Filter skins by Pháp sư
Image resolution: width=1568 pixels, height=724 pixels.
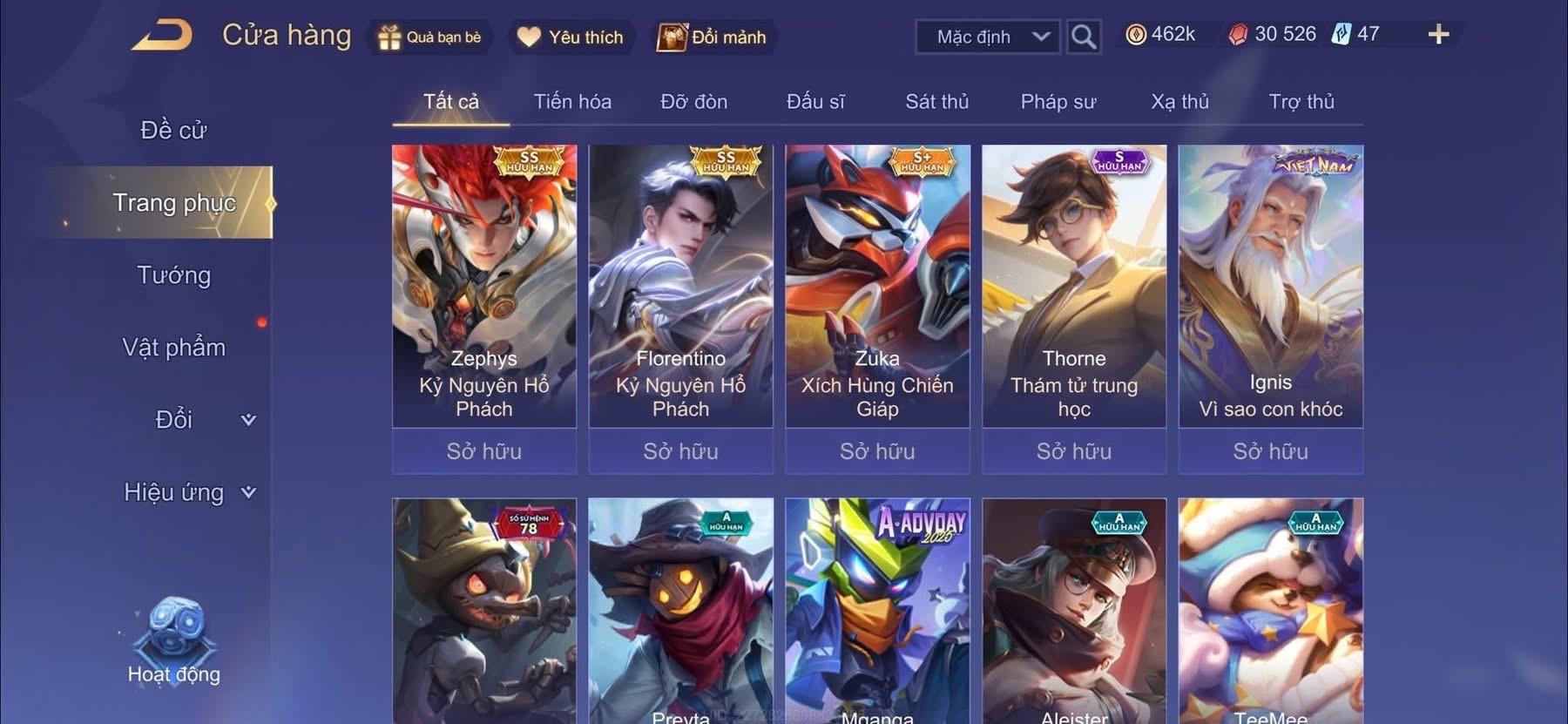(x=1058, y=102)
